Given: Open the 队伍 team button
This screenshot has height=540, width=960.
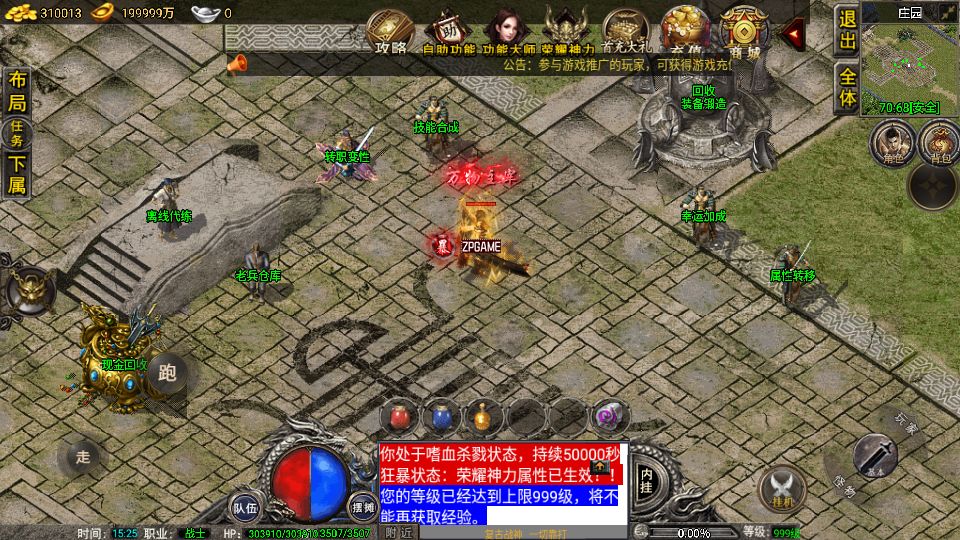Looking at the screenshot, I should pyautogui.click(x=245, y=507).
